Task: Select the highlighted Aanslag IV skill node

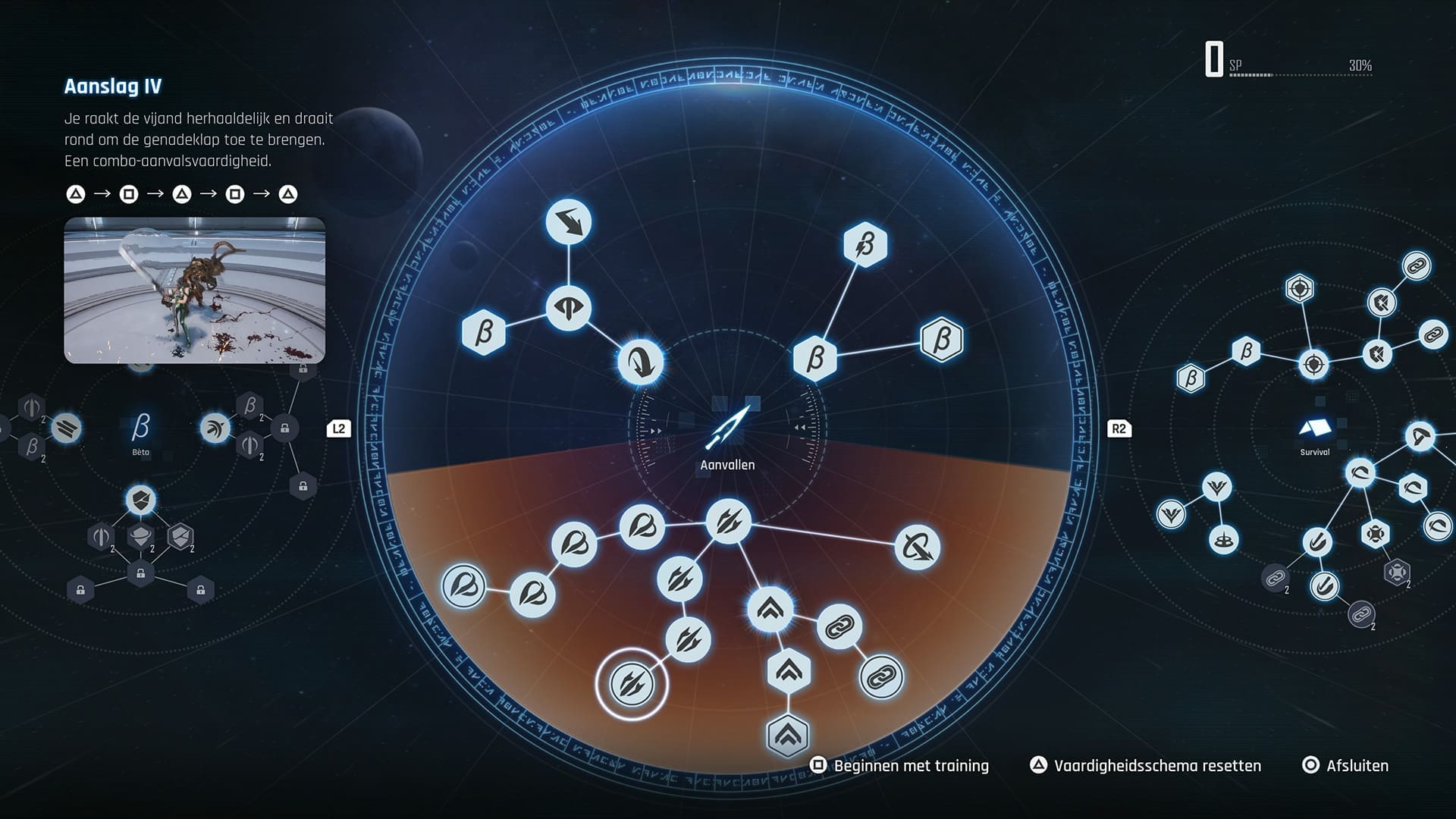Action: pos(631,682)
